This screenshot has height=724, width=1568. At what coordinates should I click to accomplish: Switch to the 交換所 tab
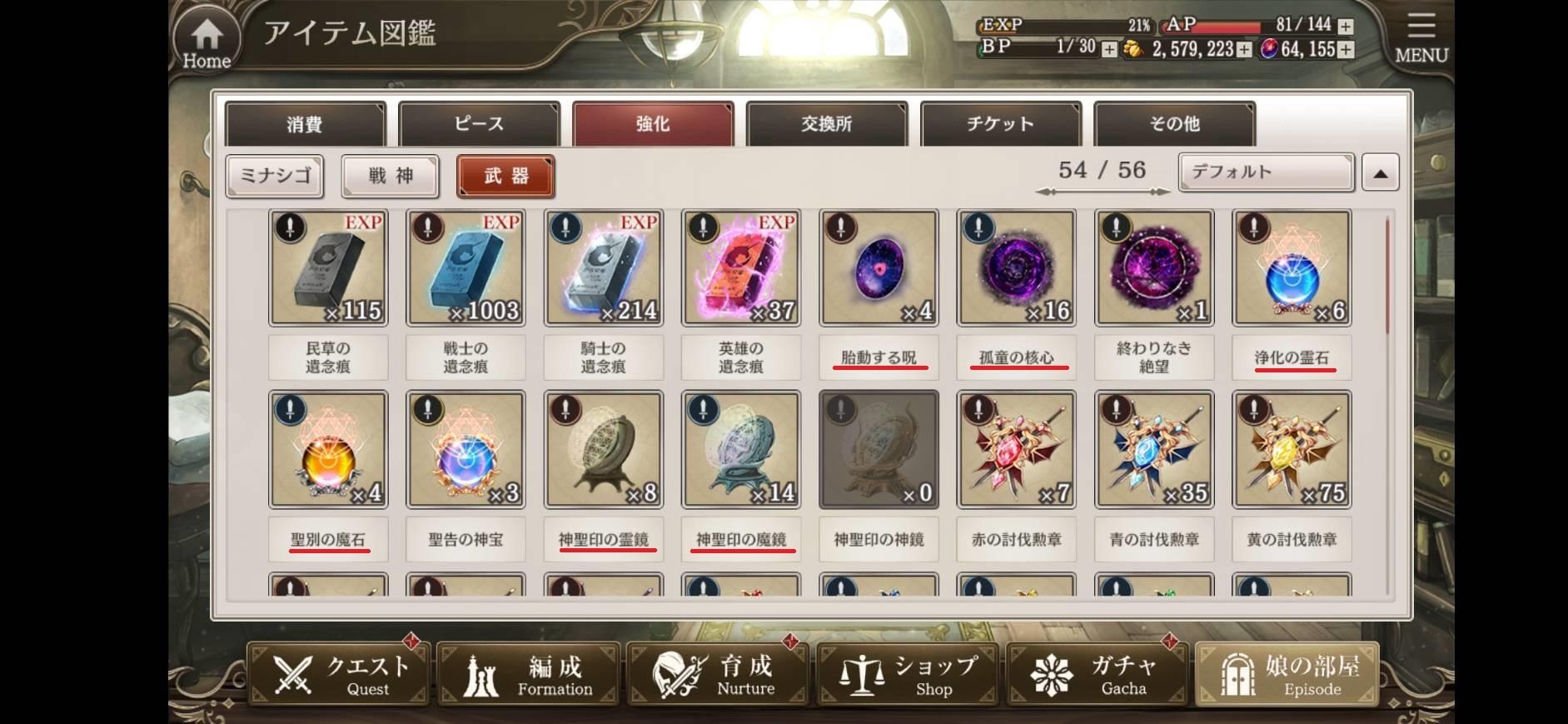[x=826, y=123]
